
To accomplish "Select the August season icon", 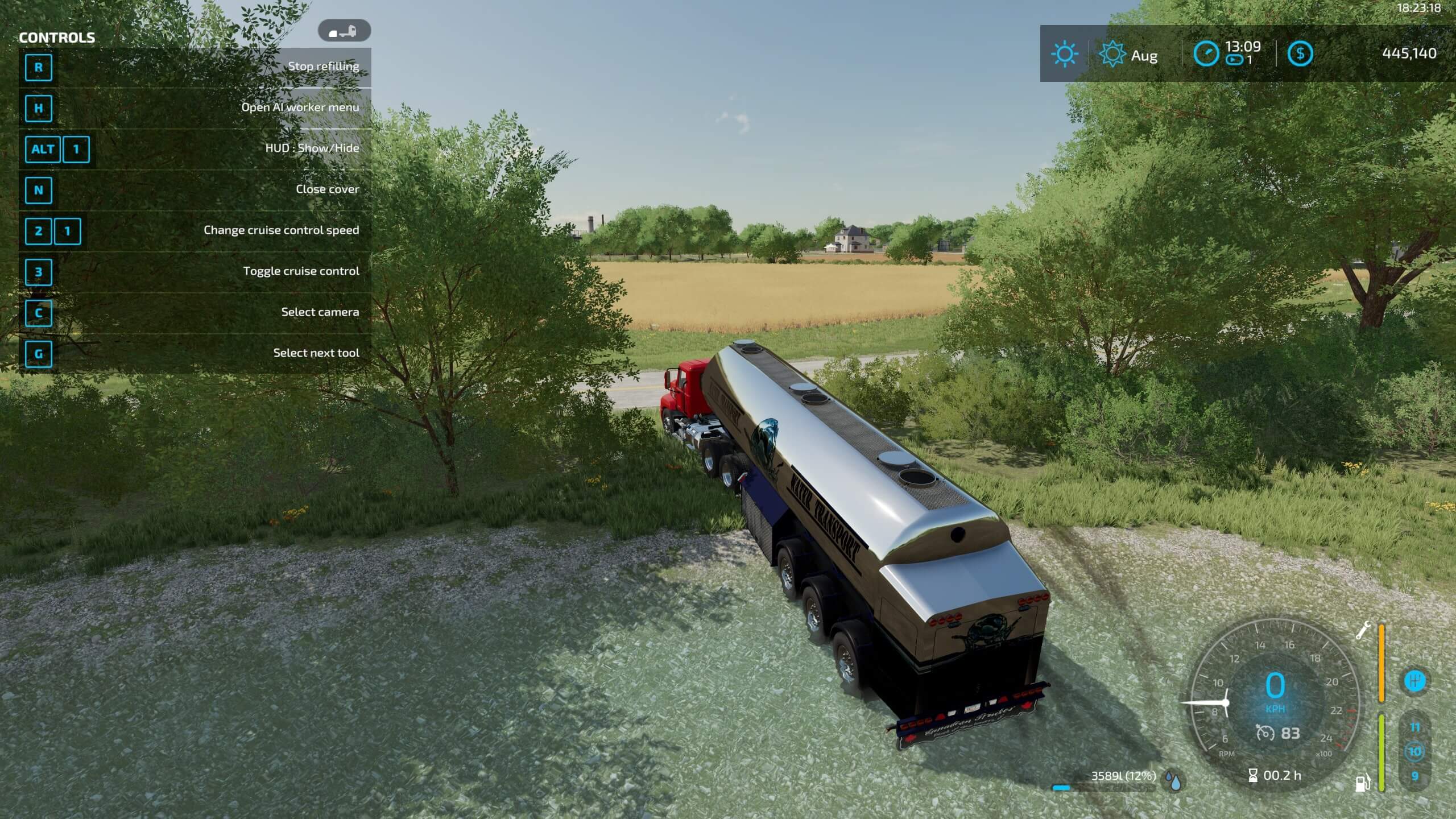I will [1112, 55].
